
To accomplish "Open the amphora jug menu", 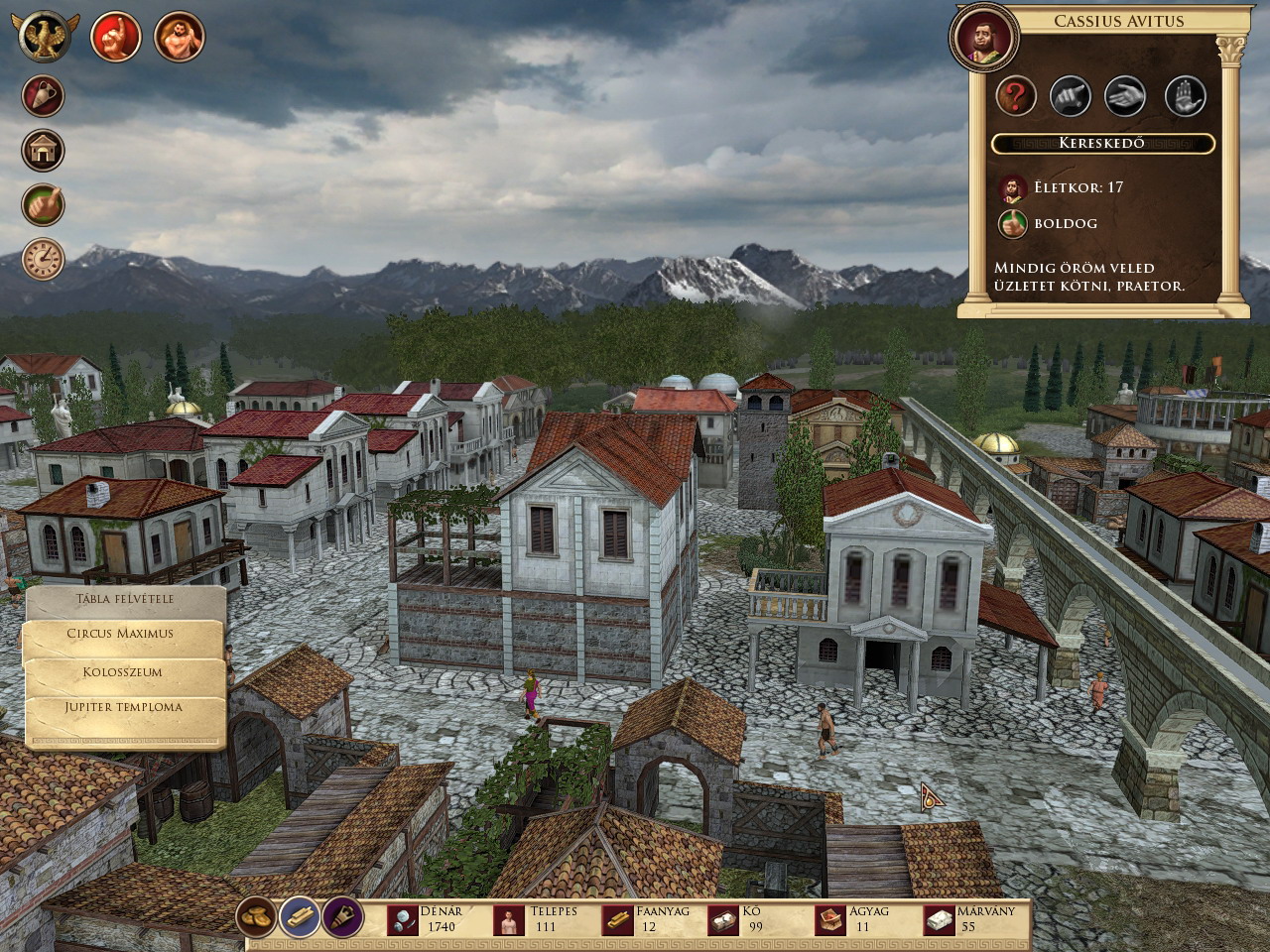I will pyautogui.click(x=44, y=96).
